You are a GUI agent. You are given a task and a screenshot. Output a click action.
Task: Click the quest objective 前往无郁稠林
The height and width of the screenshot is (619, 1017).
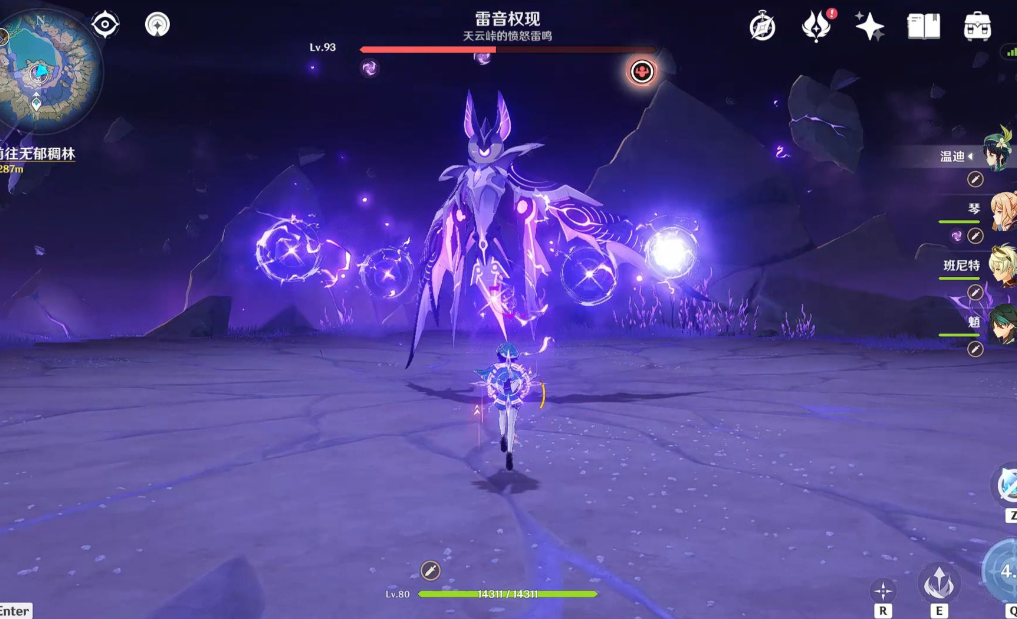pyautogui.click(x=38, y=155)
